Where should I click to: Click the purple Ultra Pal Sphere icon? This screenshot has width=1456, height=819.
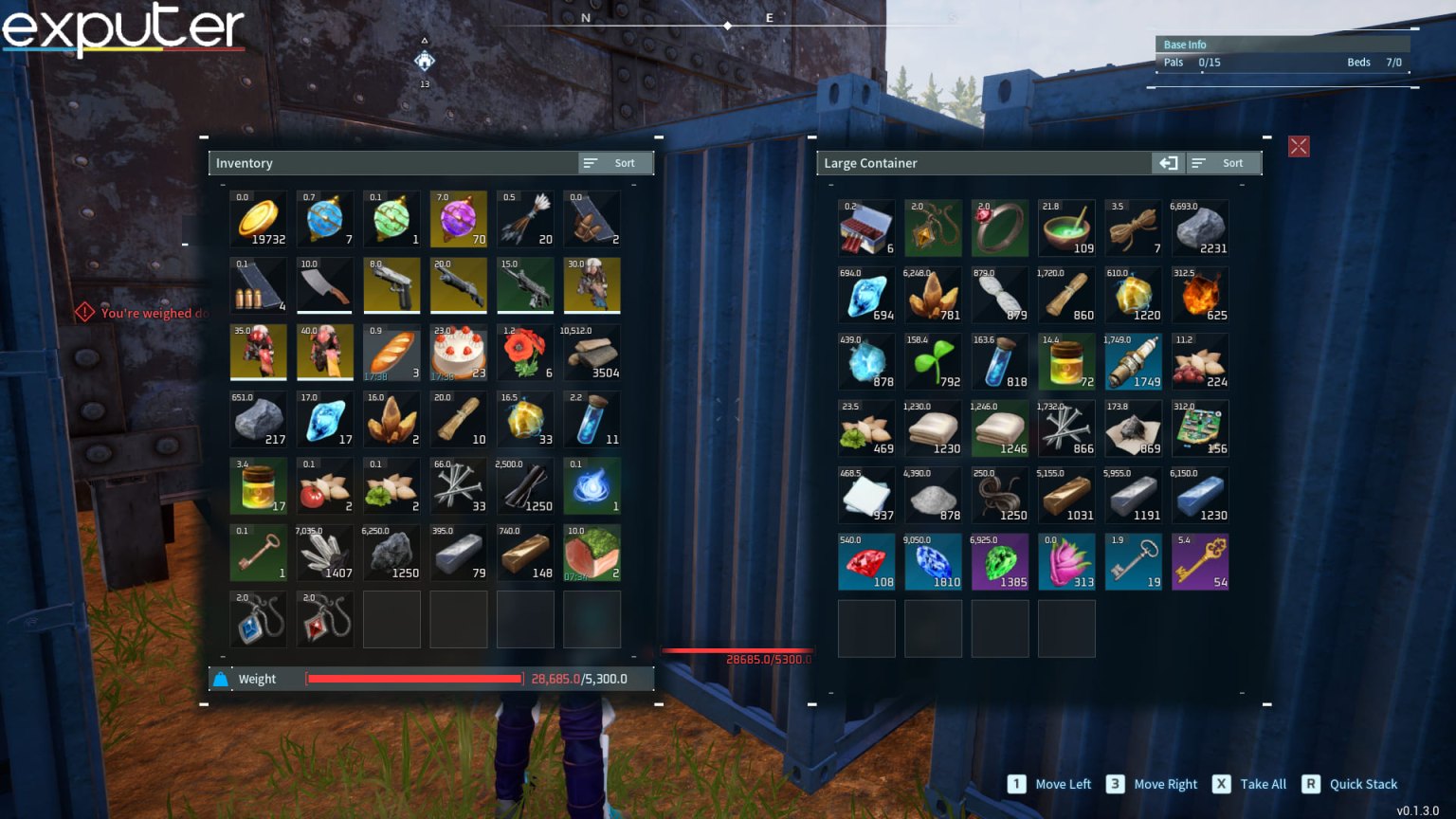coord(459,219)
